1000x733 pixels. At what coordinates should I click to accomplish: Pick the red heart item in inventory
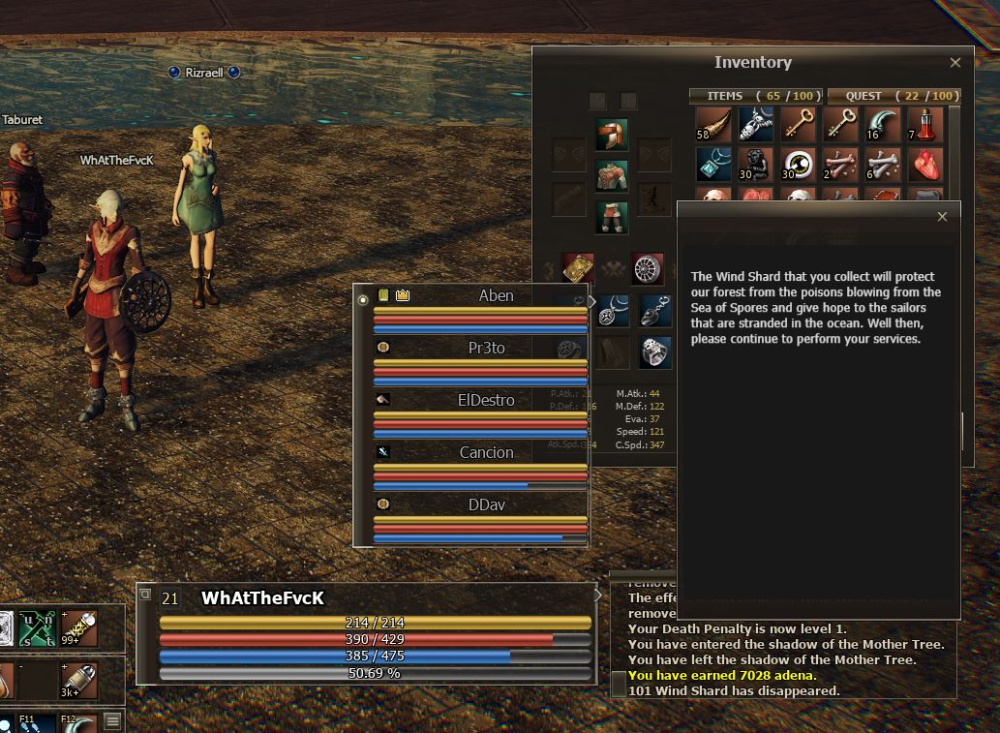(924, 164)
